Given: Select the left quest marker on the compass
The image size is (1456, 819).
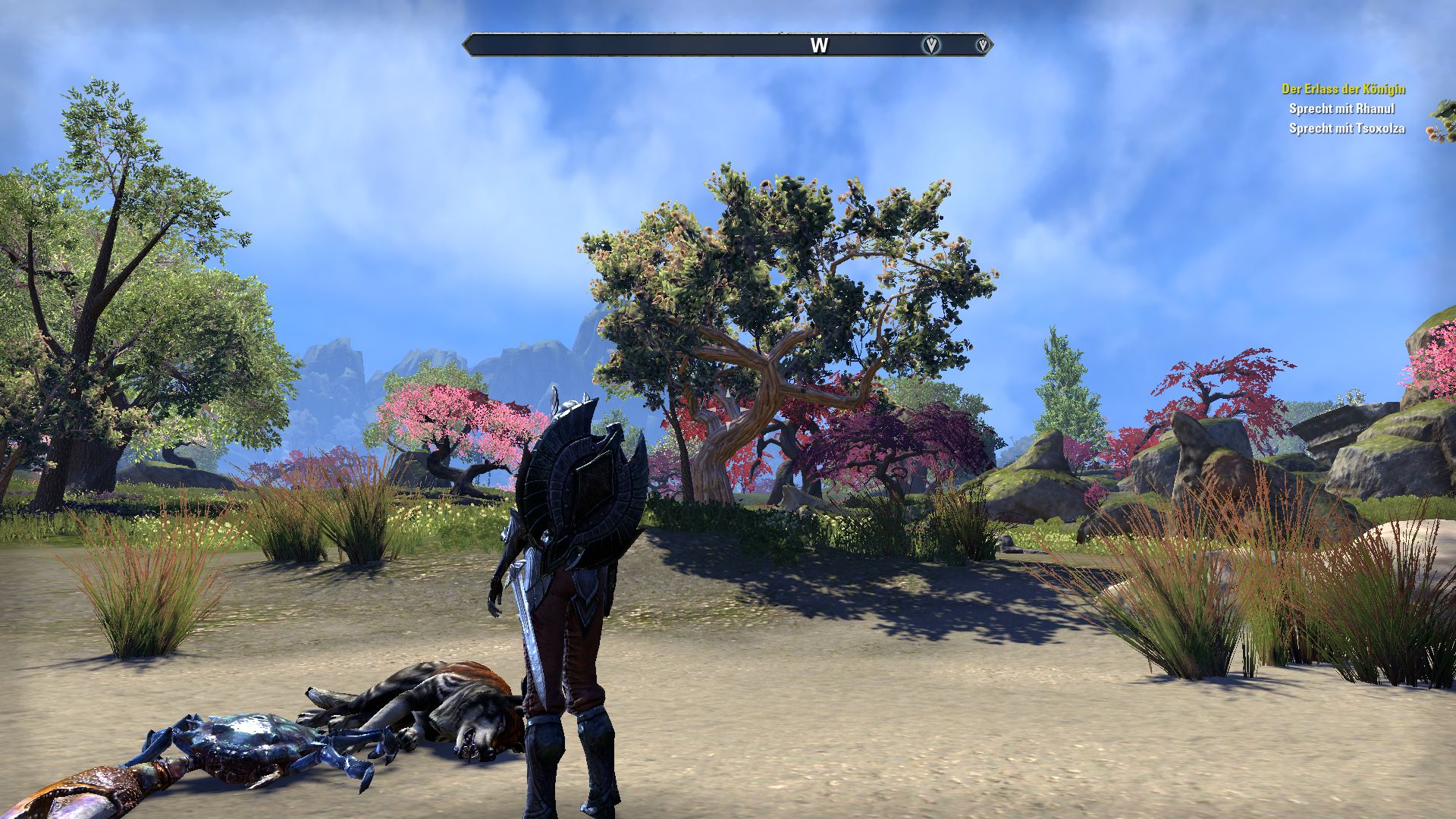Looking at the screenshot, I should pyautogui.click(x=930, y=45).
